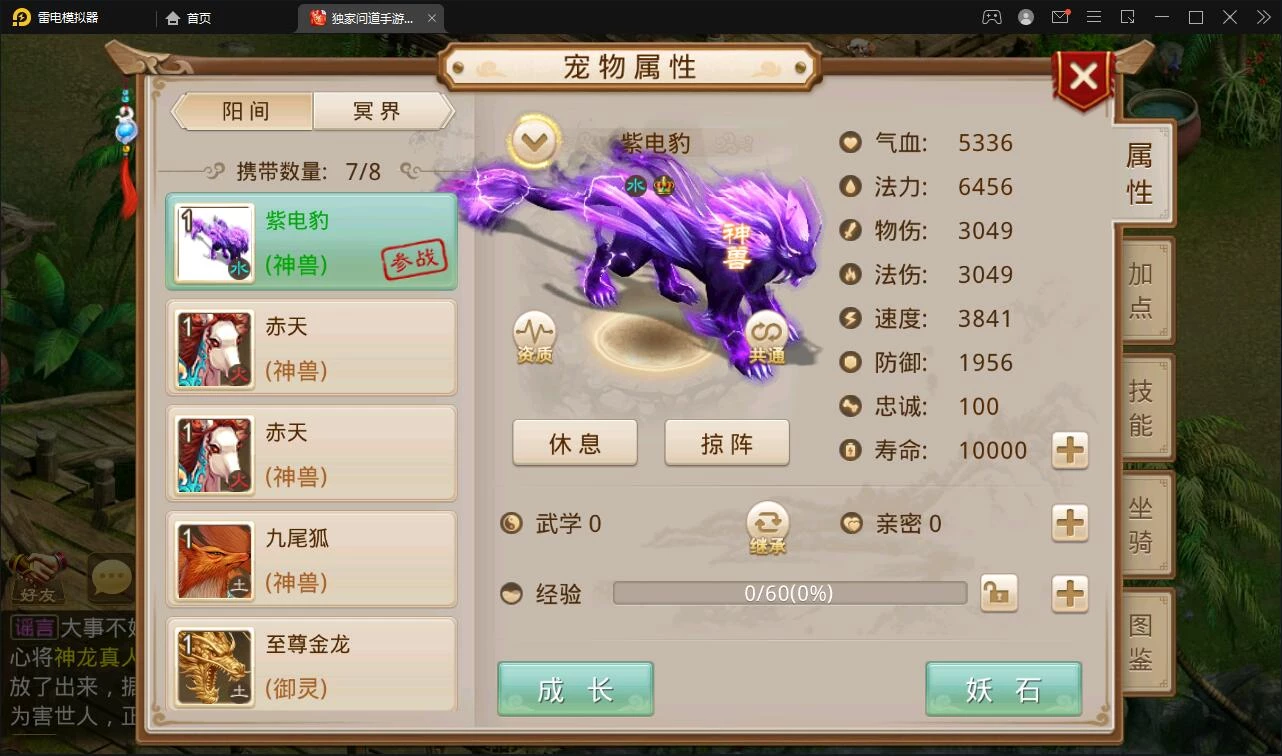Click the 共通 (common) icon beside pet
This screenshot has height=756, width=1282.
766,337
